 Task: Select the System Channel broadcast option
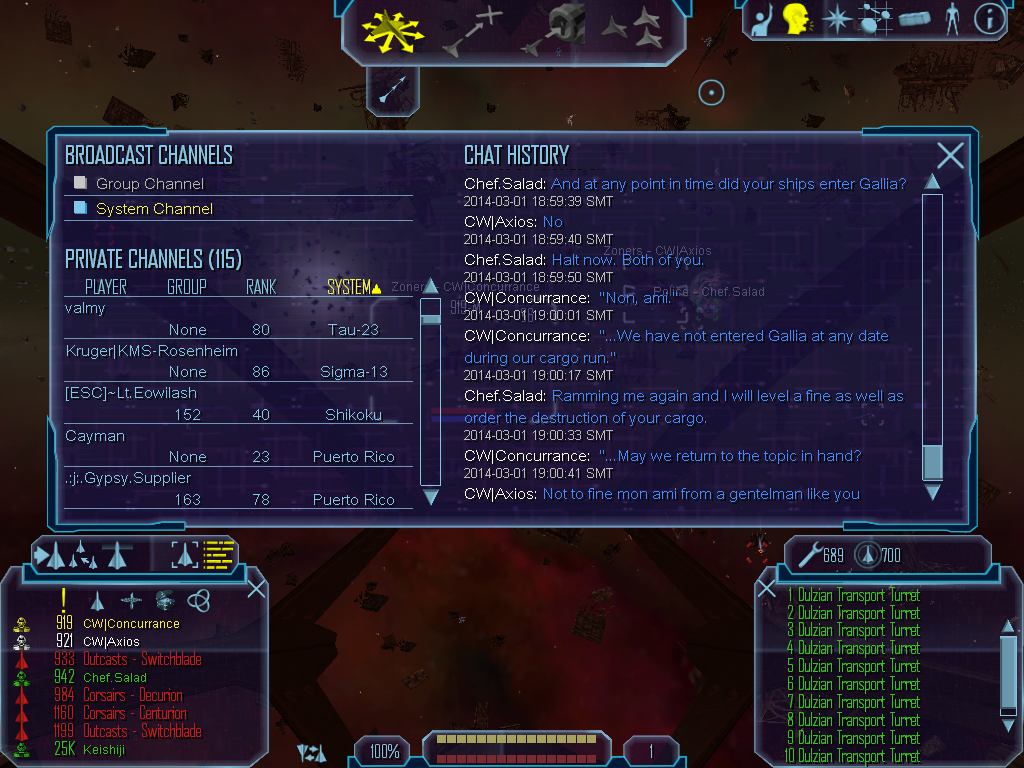coord(154,209)
